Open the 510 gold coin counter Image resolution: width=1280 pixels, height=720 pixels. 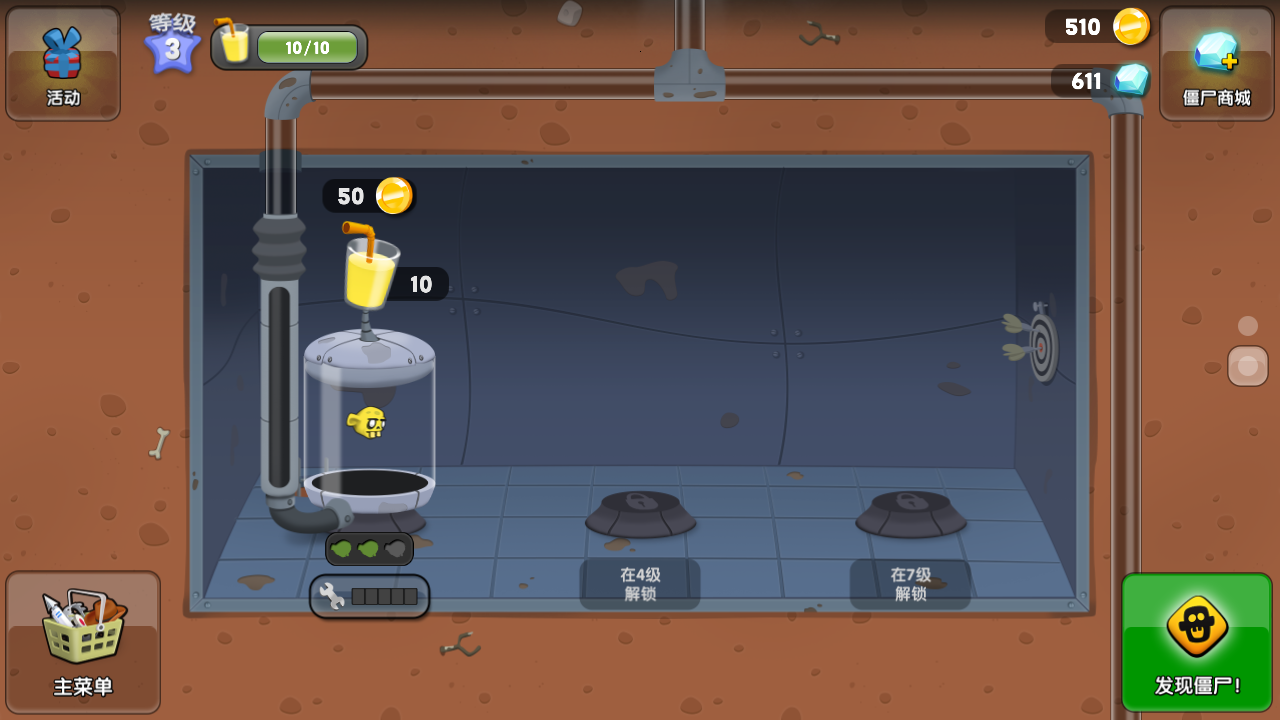(x=1097, y=27)
